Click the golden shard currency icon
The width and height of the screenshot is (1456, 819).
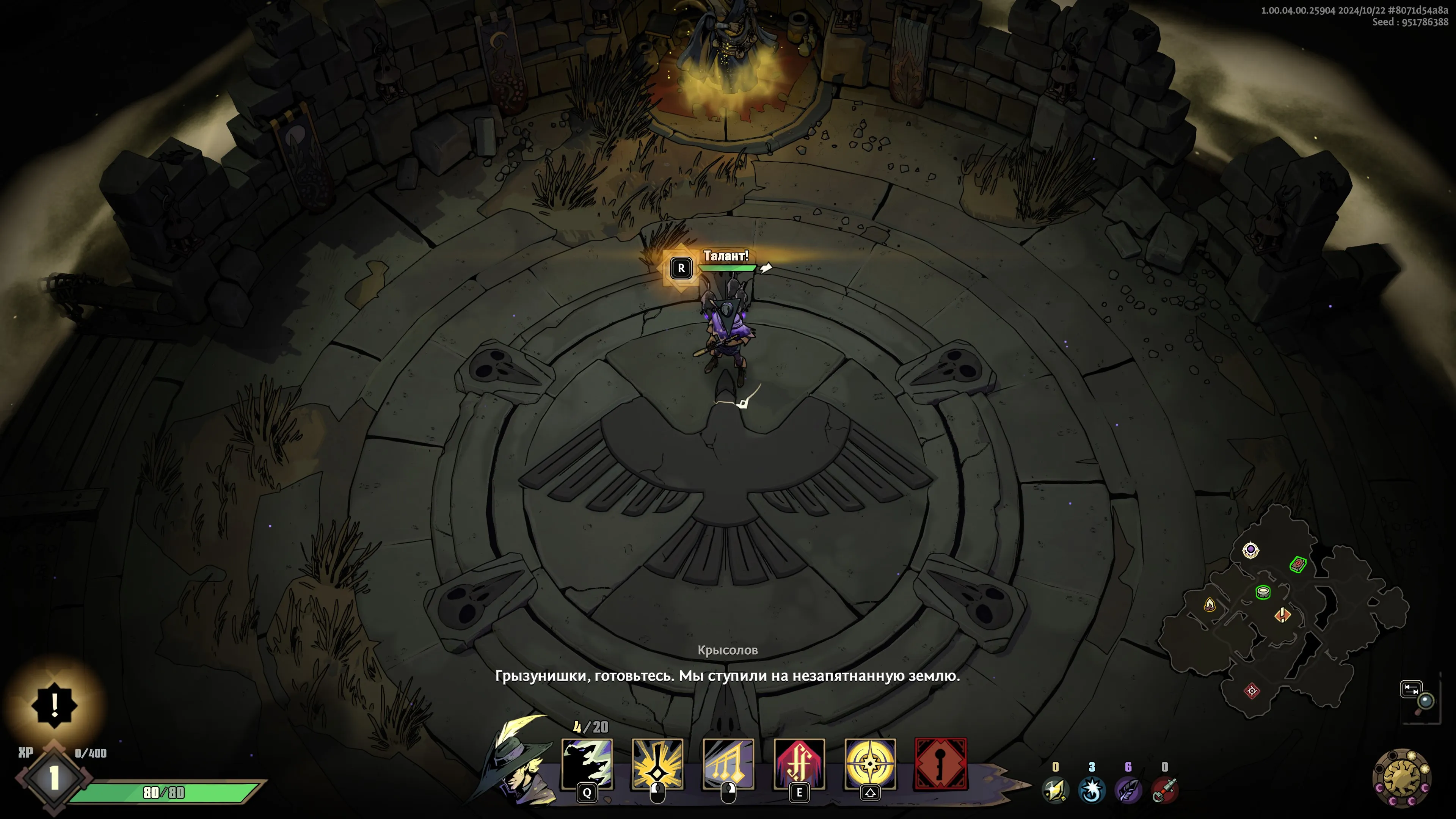coord(1055,789)
